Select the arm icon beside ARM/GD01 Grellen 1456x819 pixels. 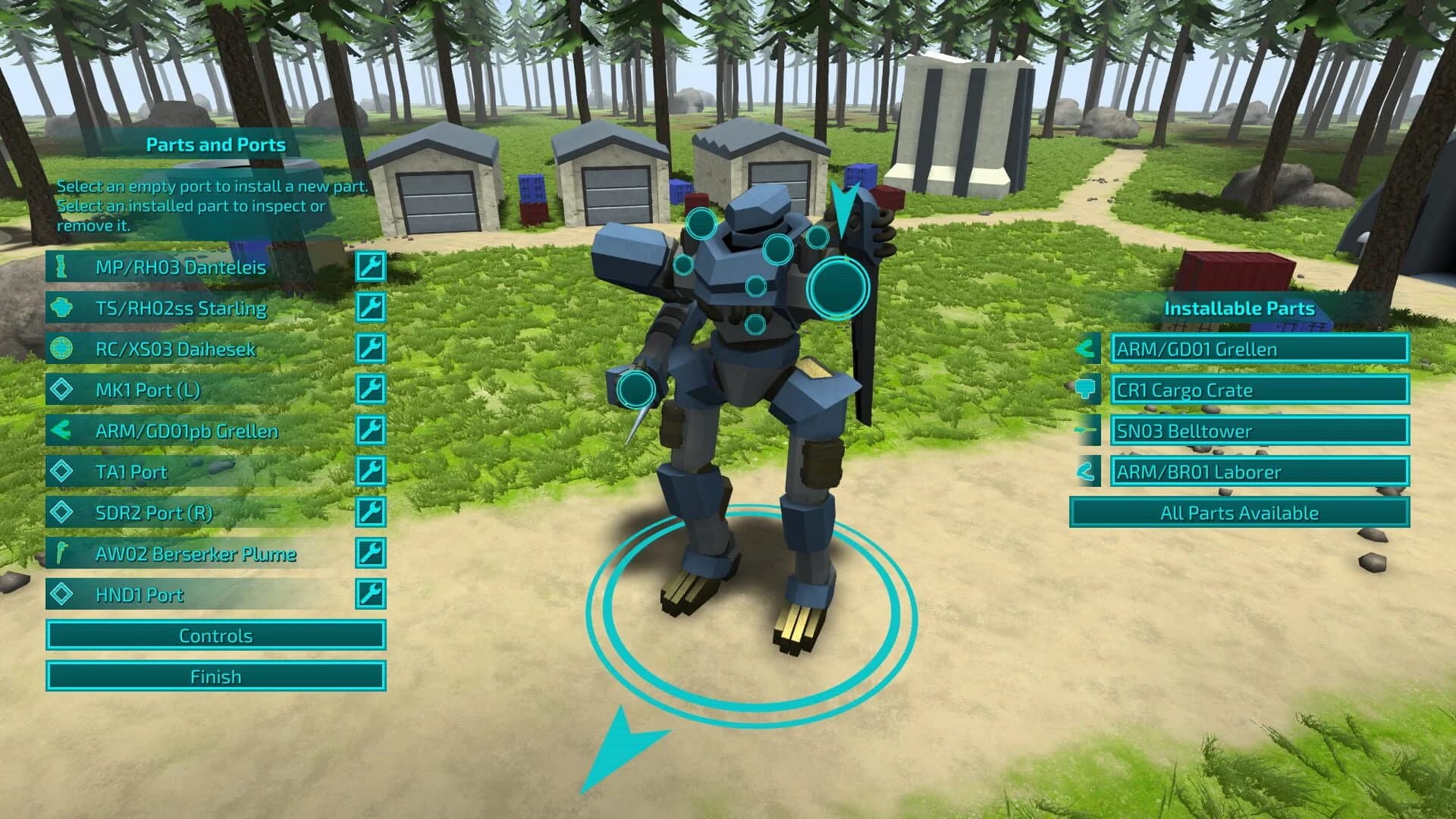(1086, 350)
